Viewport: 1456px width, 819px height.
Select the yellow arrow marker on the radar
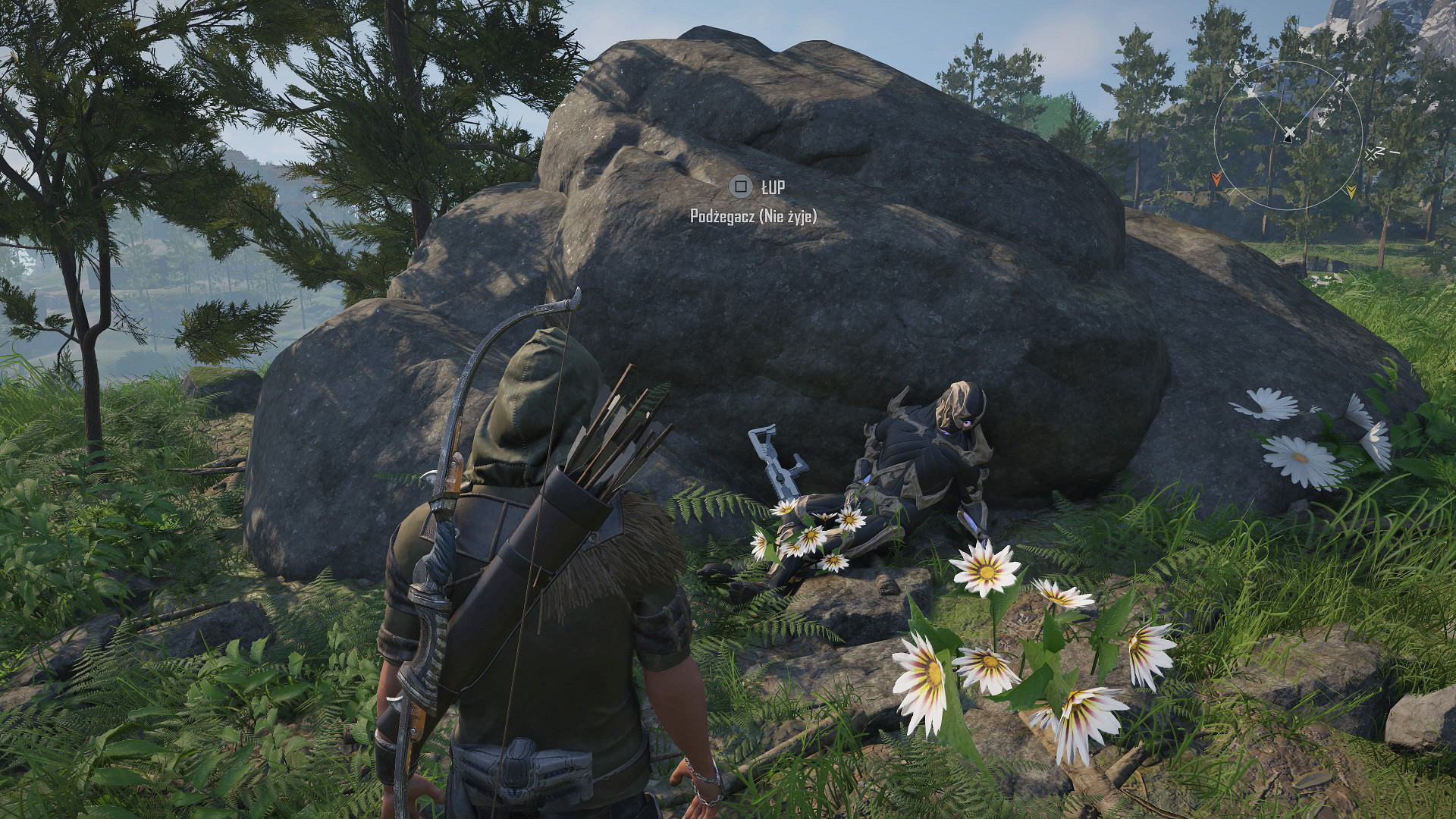pyautogui.click(x=1351, y=192)
